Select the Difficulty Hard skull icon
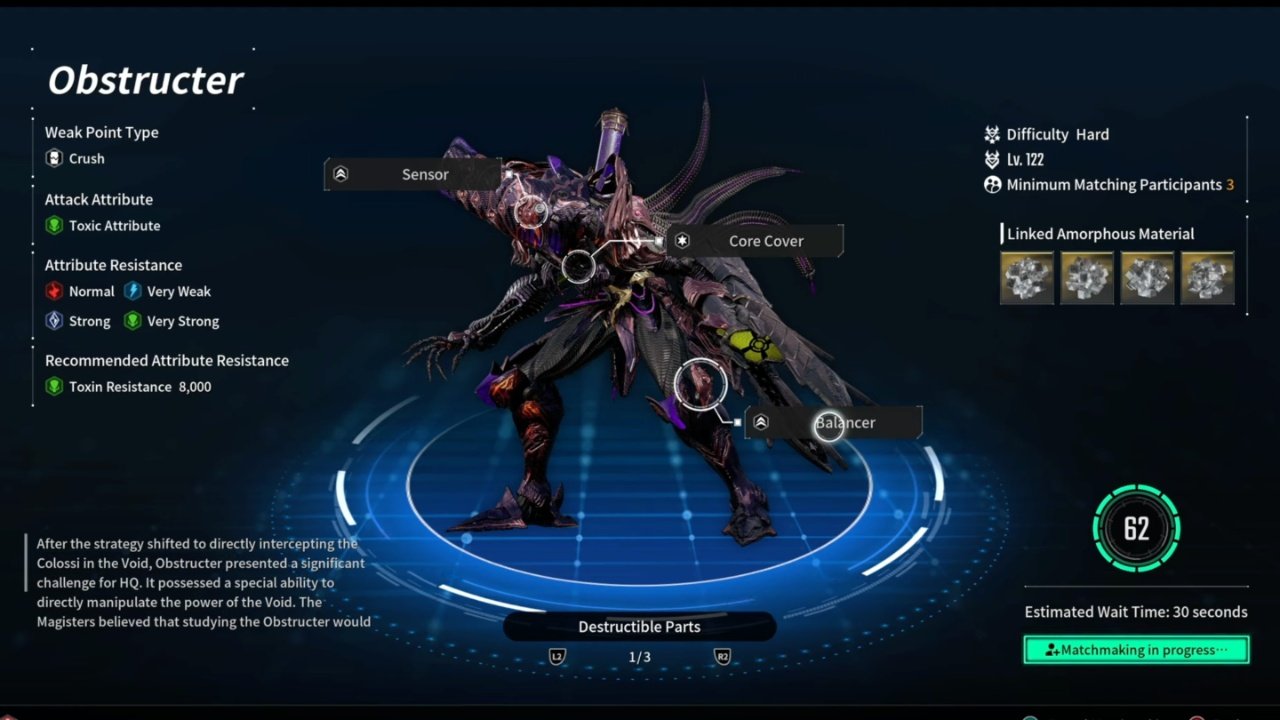 pos(993,134)
